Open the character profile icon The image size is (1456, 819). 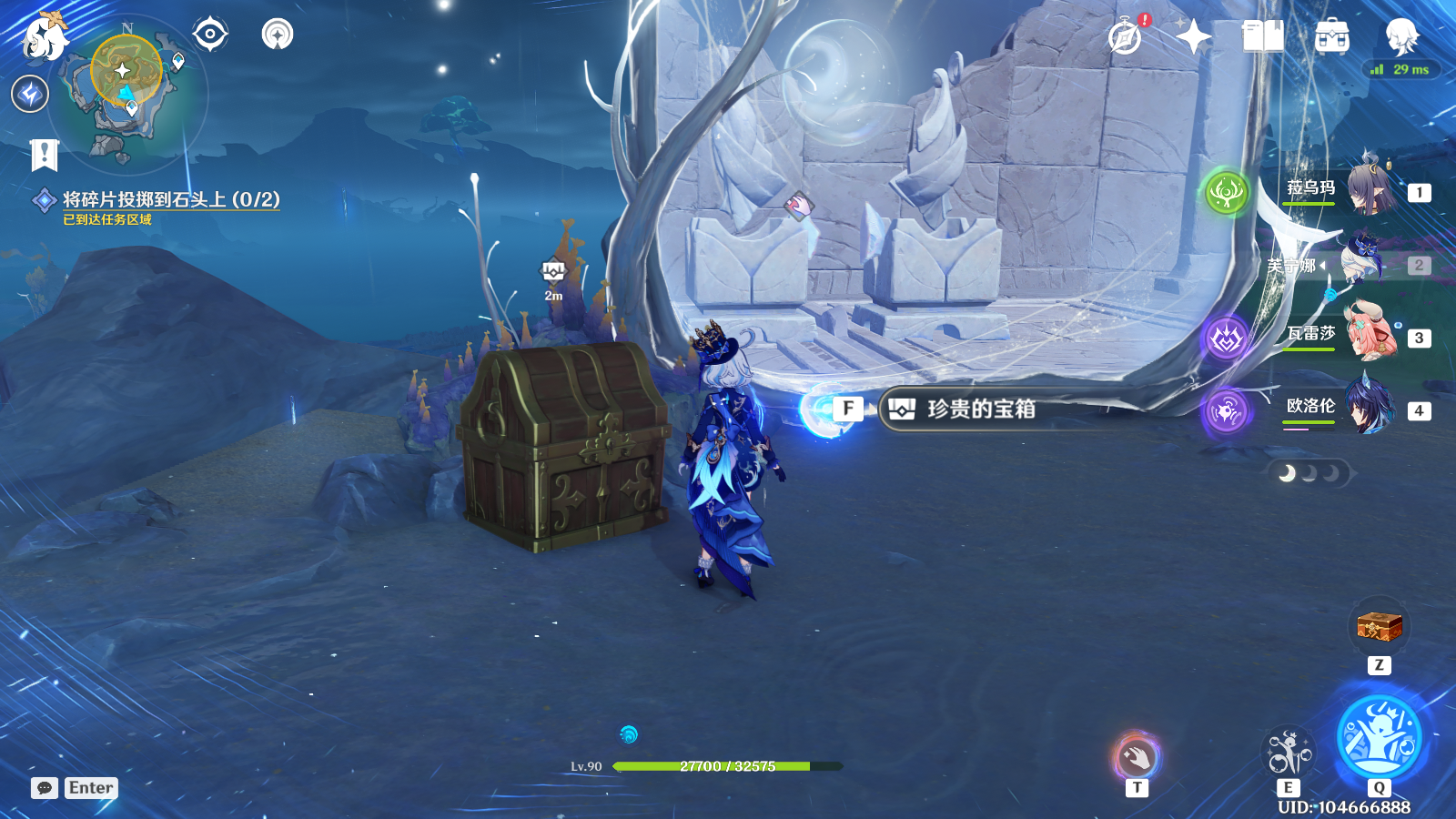click(x=1401, y=37)
